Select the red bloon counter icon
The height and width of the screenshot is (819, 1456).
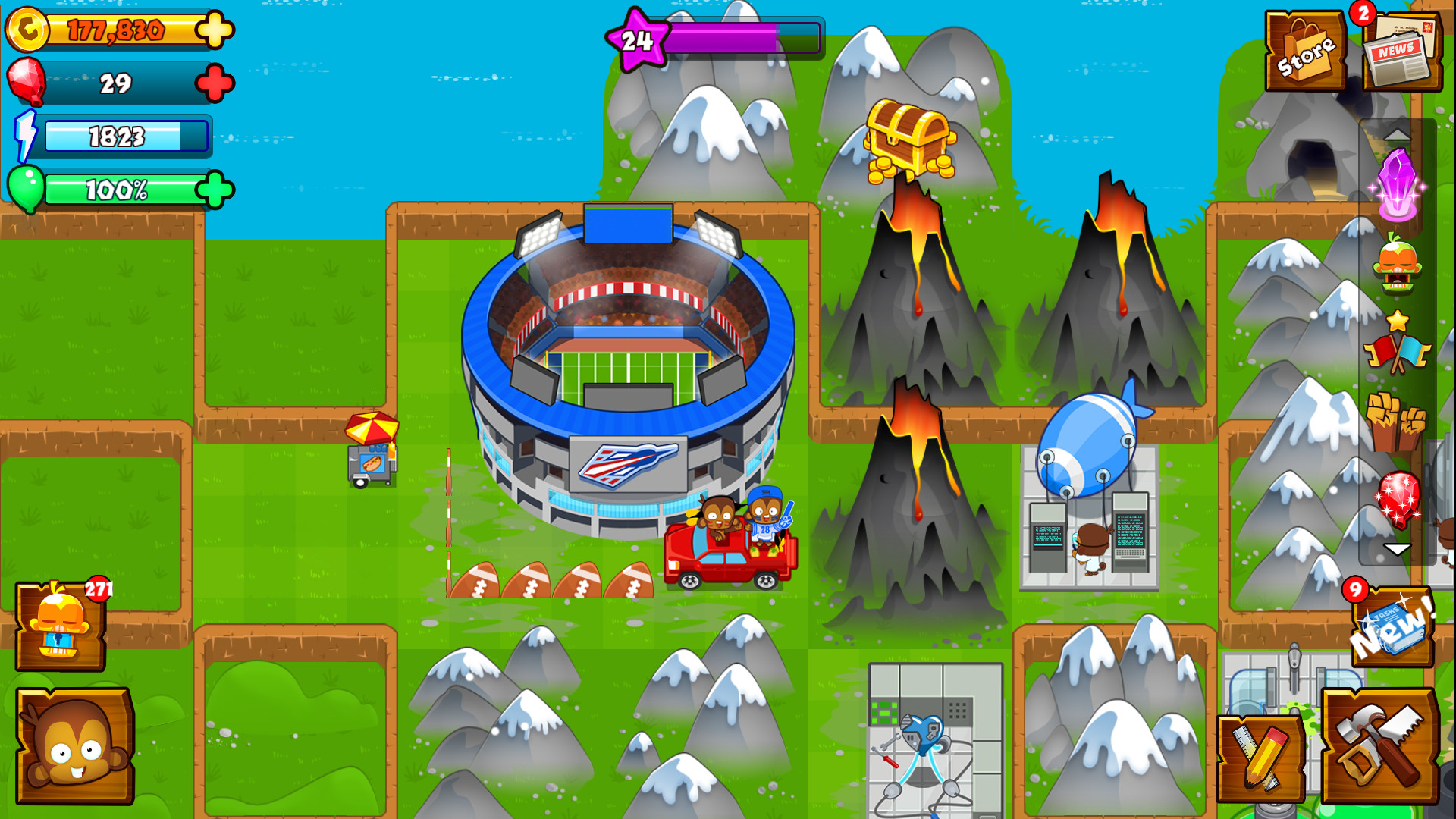point(25,82)
